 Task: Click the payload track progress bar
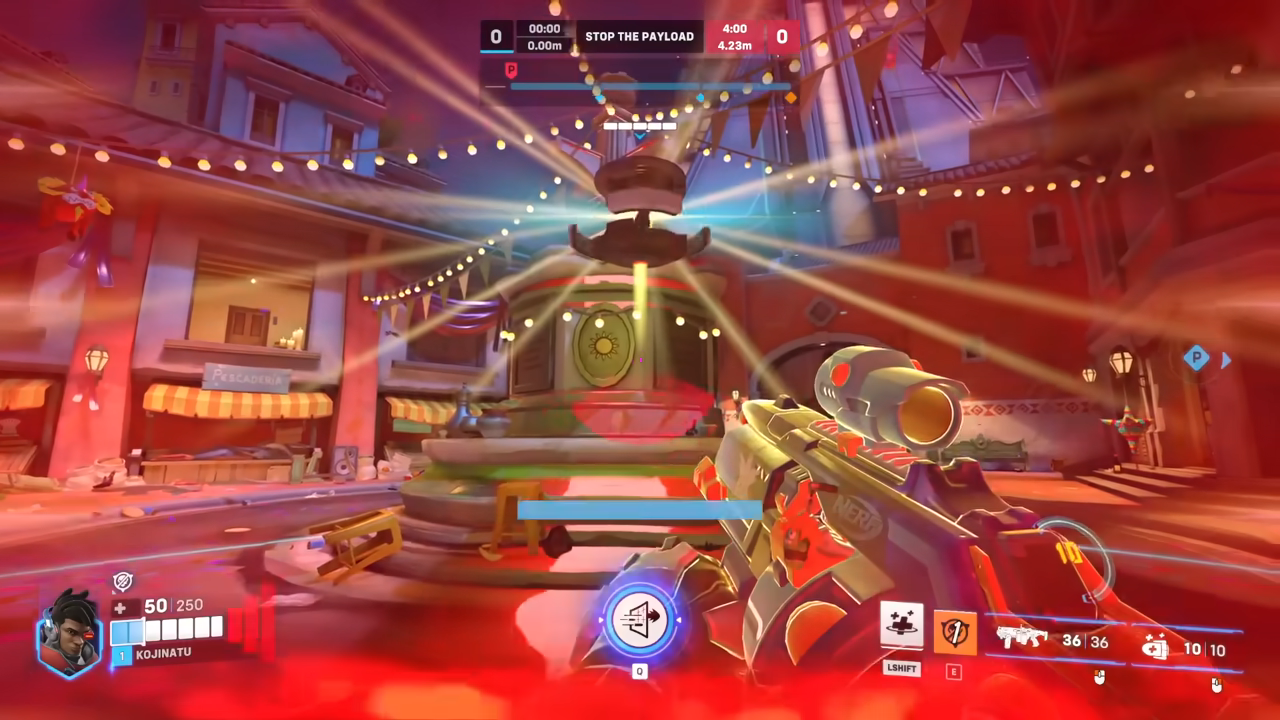(650, 87)
